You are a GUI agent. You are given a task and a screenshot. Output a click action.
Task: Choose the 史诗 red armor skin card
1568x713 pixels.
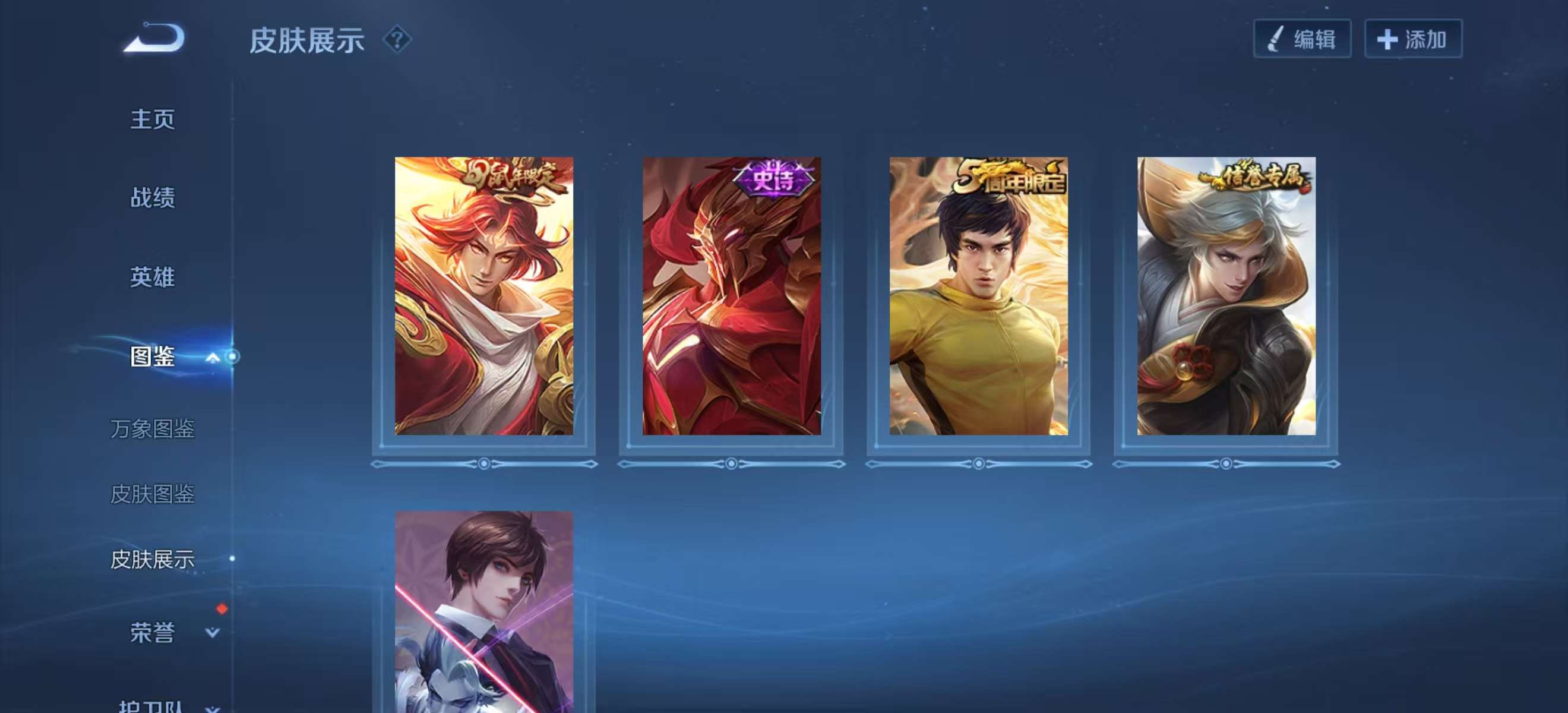tap(732, 296)
